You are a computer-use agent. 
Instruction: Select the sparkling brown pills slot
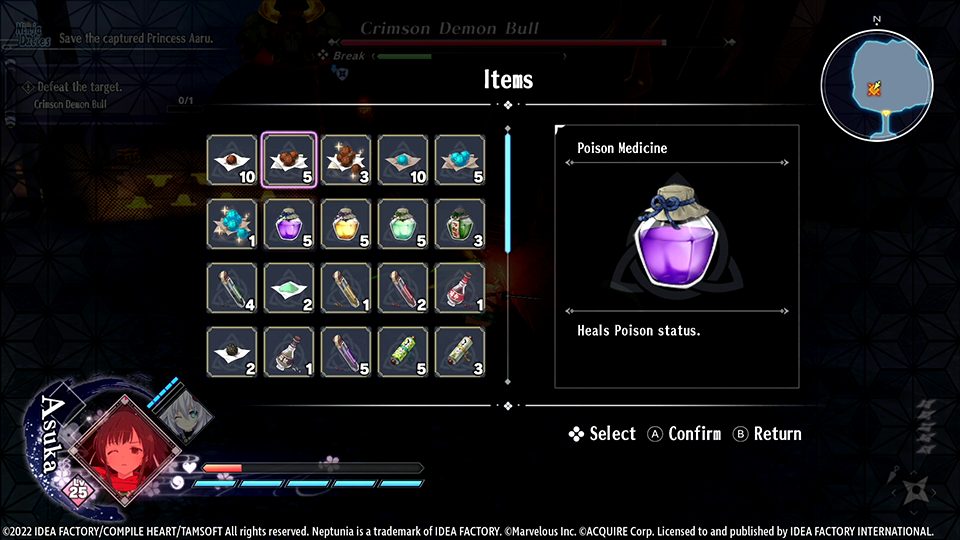[346, 160]
